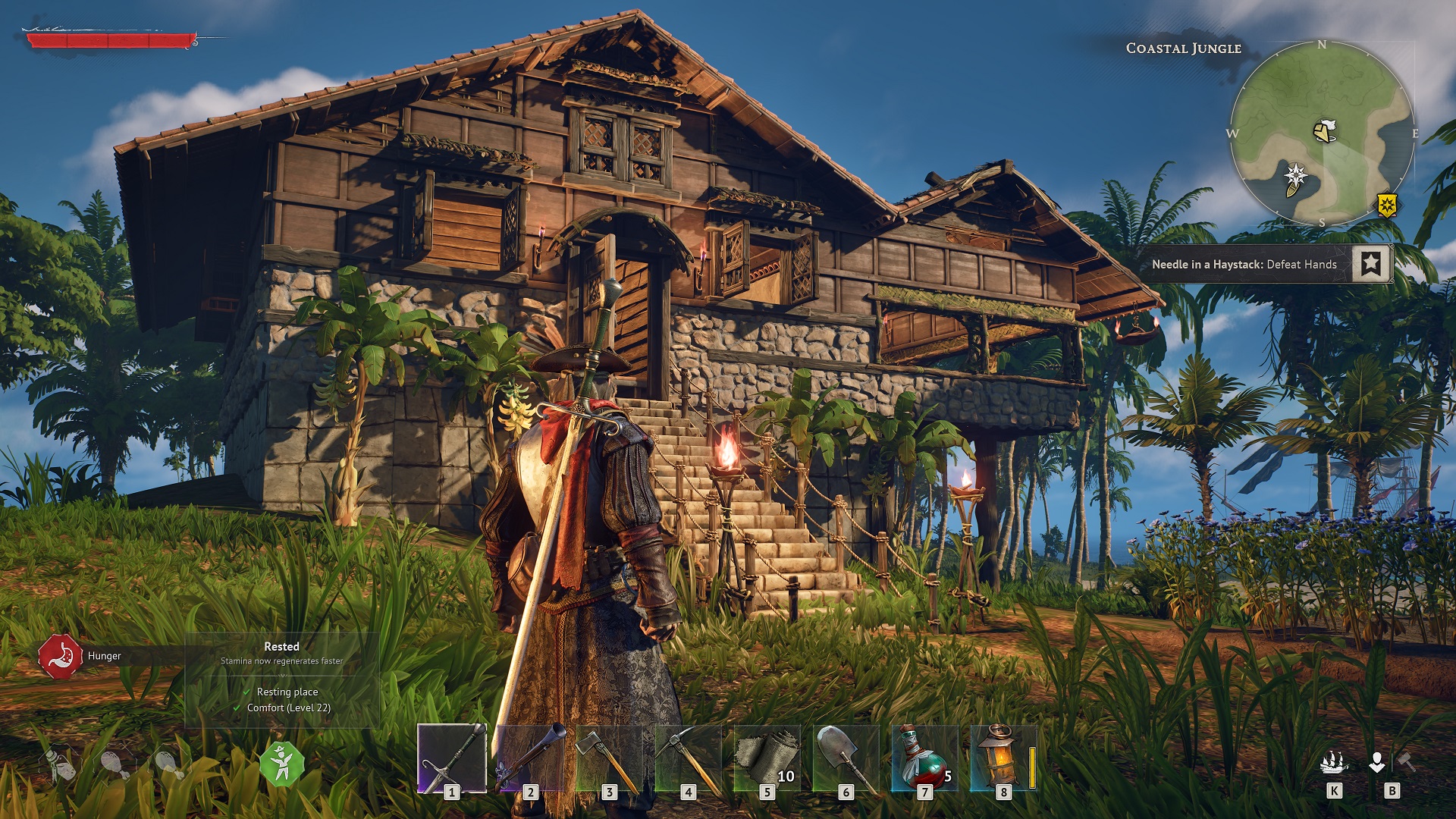Select the shovel in the hotbar
The height and width of the screenshot is (819, 1456).
click(x=846, y=758)
